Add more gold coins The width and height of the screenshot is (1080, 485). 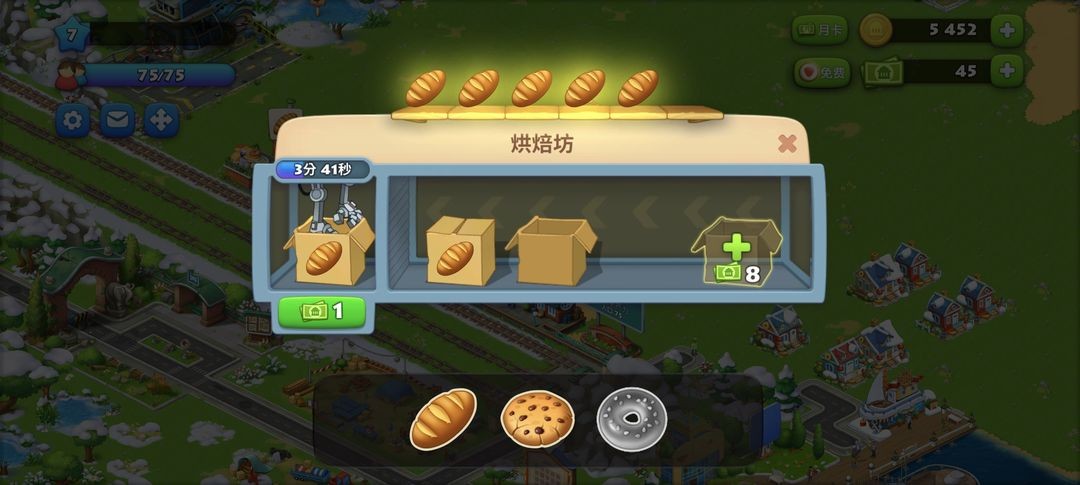click(x=1006, y=29)
